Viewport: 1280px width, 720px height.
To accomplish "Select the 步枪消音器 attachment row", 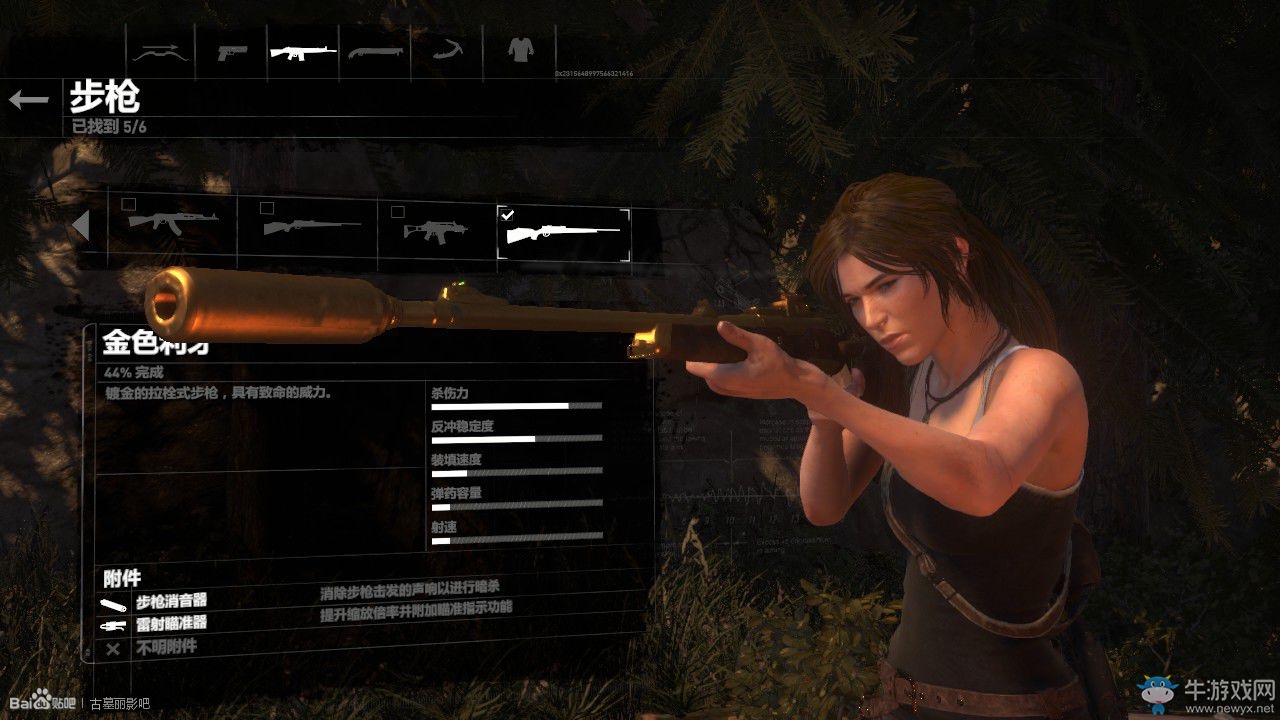I will (x=171, y=602).
